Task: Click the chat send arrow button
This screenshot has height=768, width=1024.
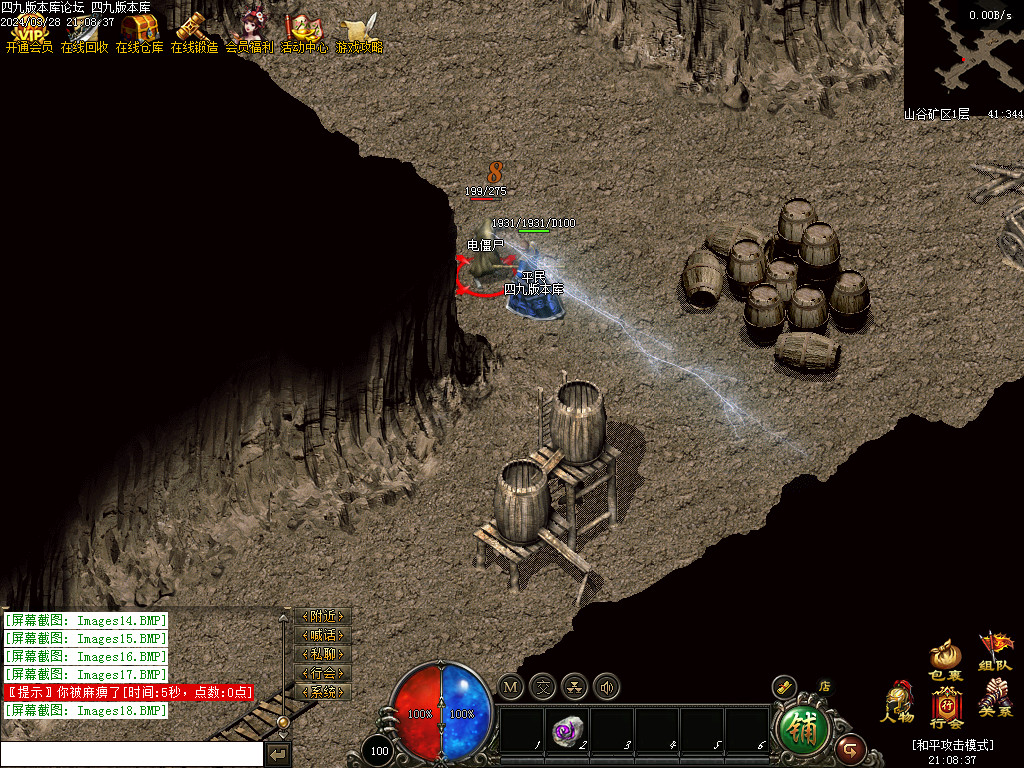Action: coord(279,754)
